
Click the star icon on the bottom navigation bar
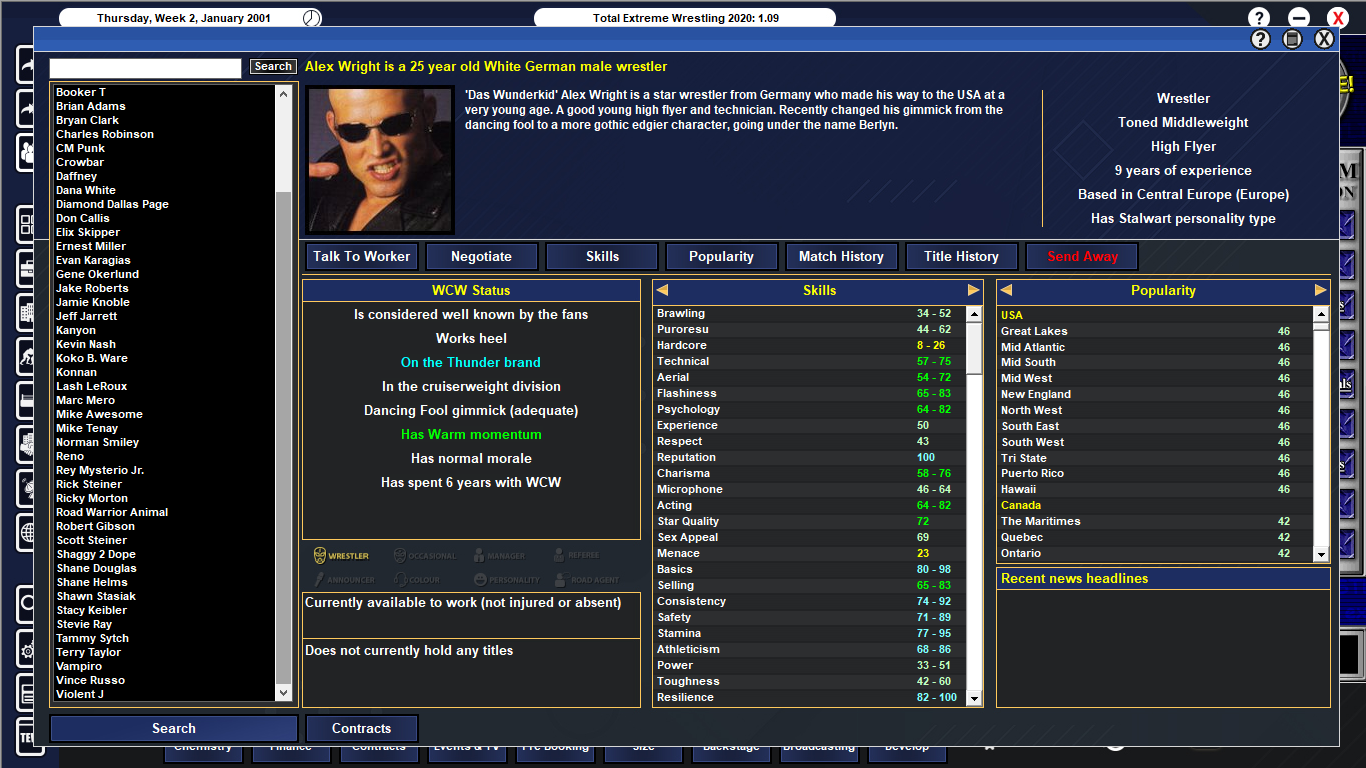[x=988, y=745]
